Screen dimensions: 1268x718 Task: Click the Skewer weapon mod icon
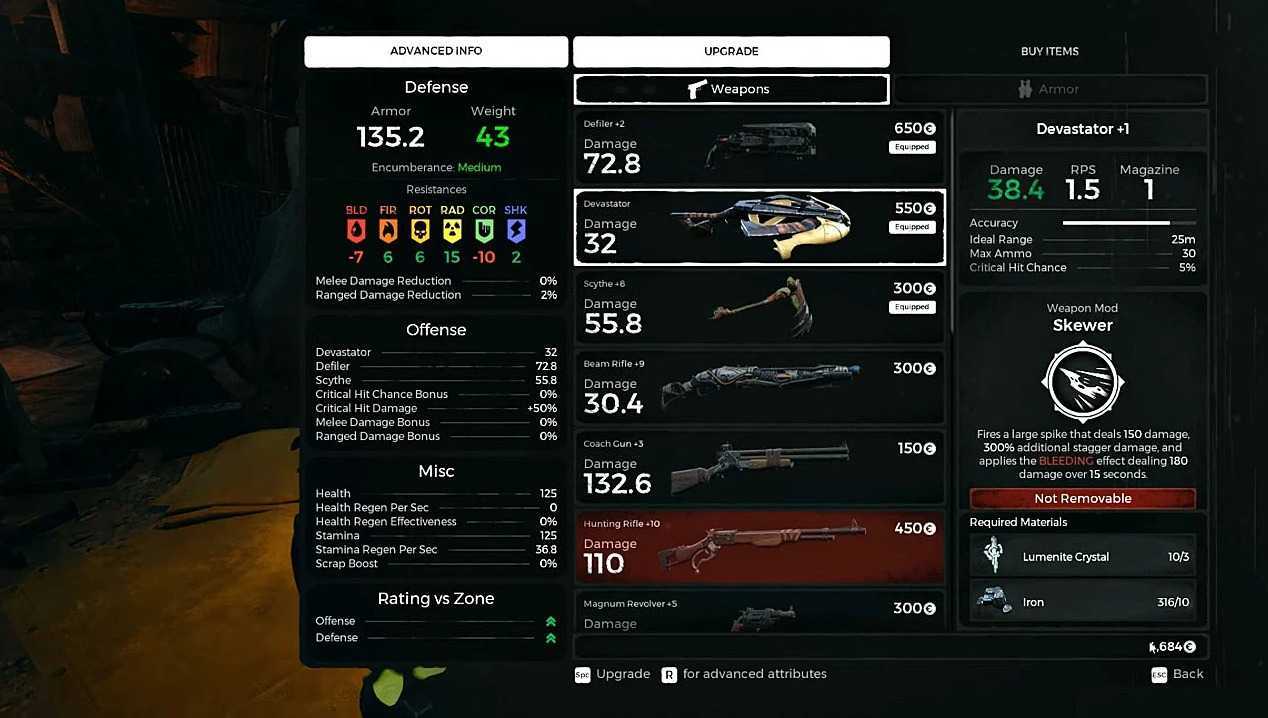1082,381
